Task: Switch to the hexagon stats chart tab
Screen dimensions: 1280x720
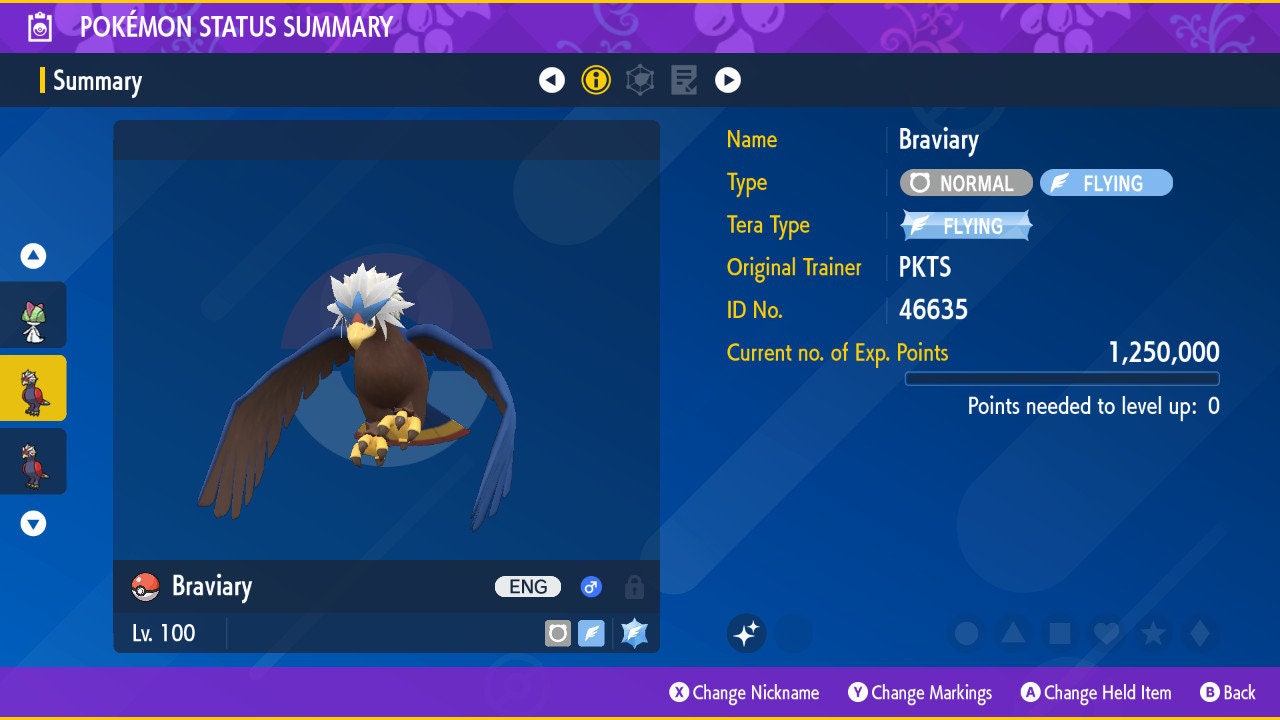Action: [640, 80]
